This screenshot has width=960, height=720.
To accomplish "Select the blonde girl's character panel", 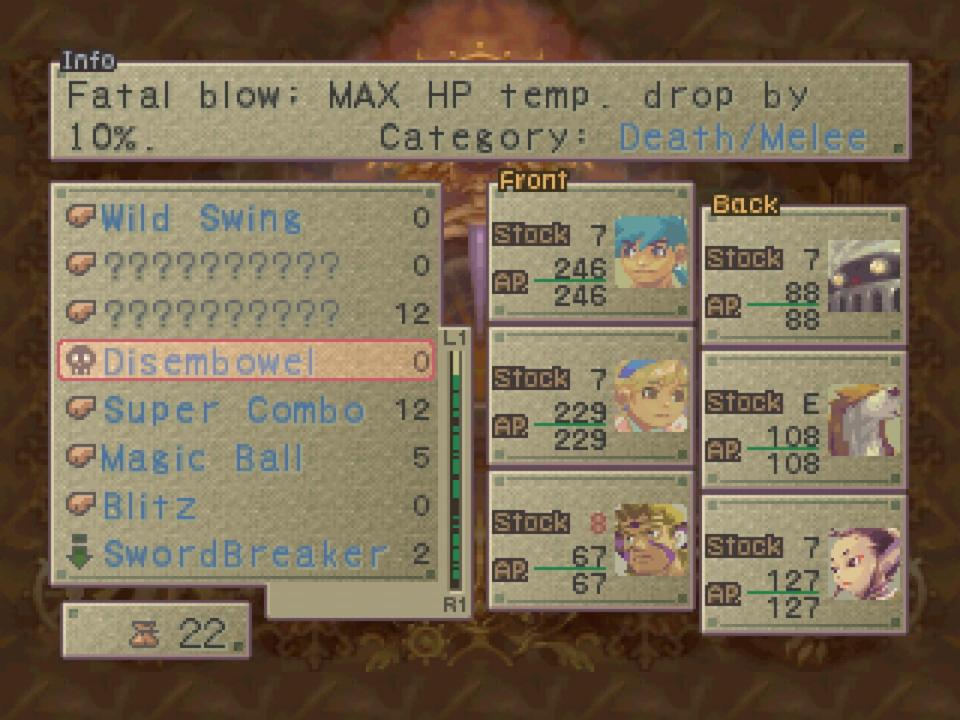I will pos(591,397).
